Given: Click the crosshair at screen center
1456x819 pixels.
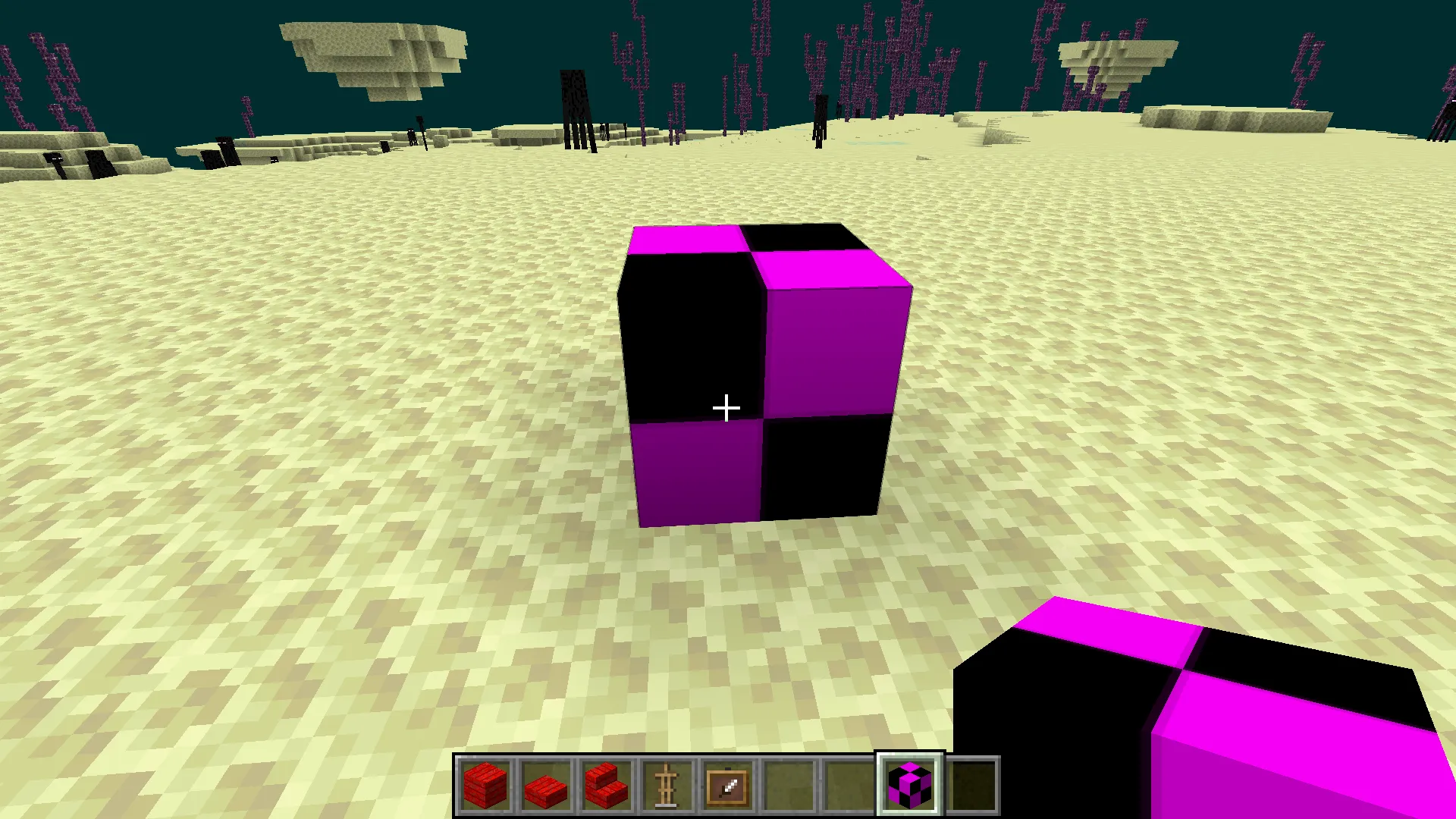Looking at the screenshot, I should point(726,408).
